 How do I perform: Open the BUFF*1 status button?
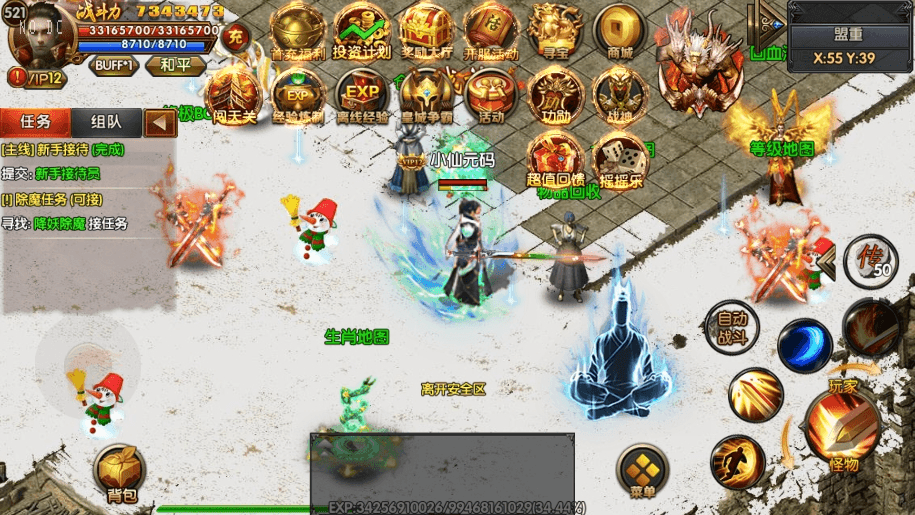tap(114, 65)
